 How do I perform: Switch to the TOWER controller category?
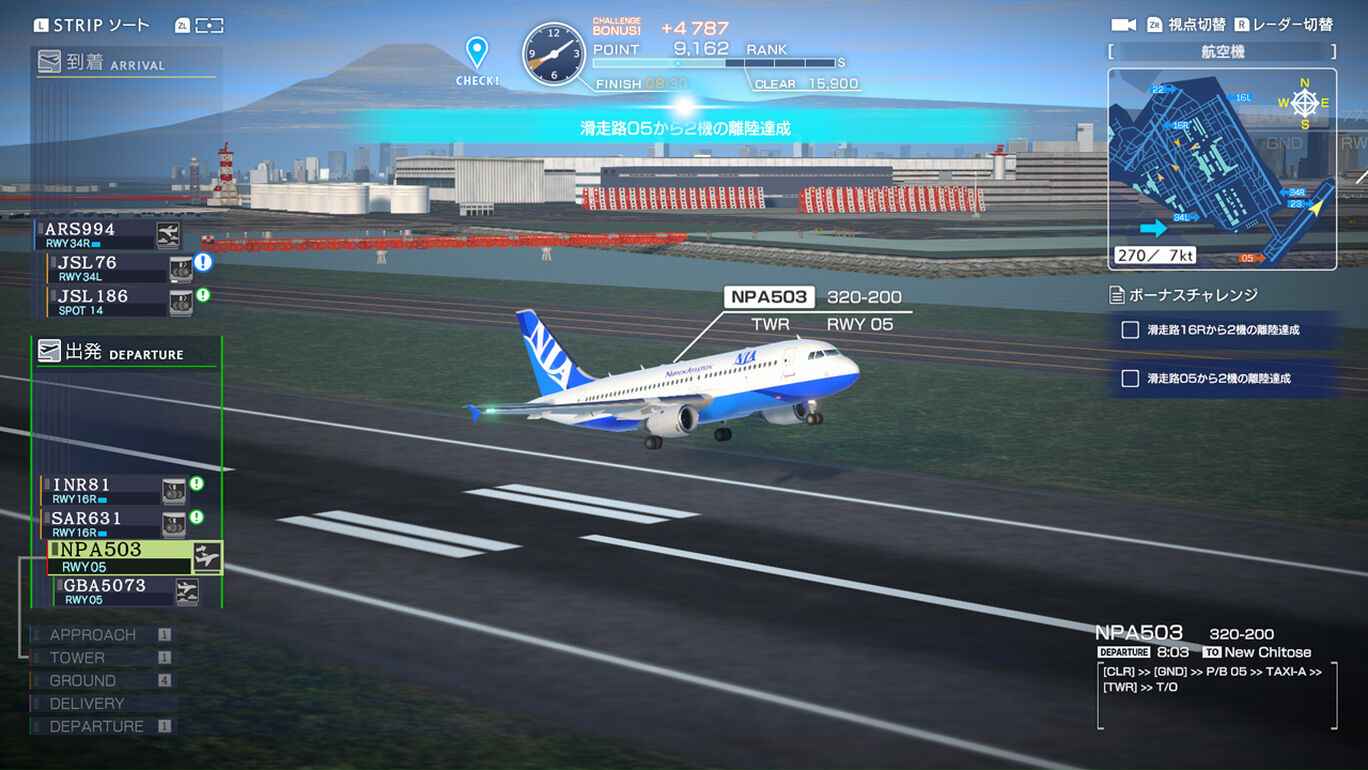coord(78,658)
